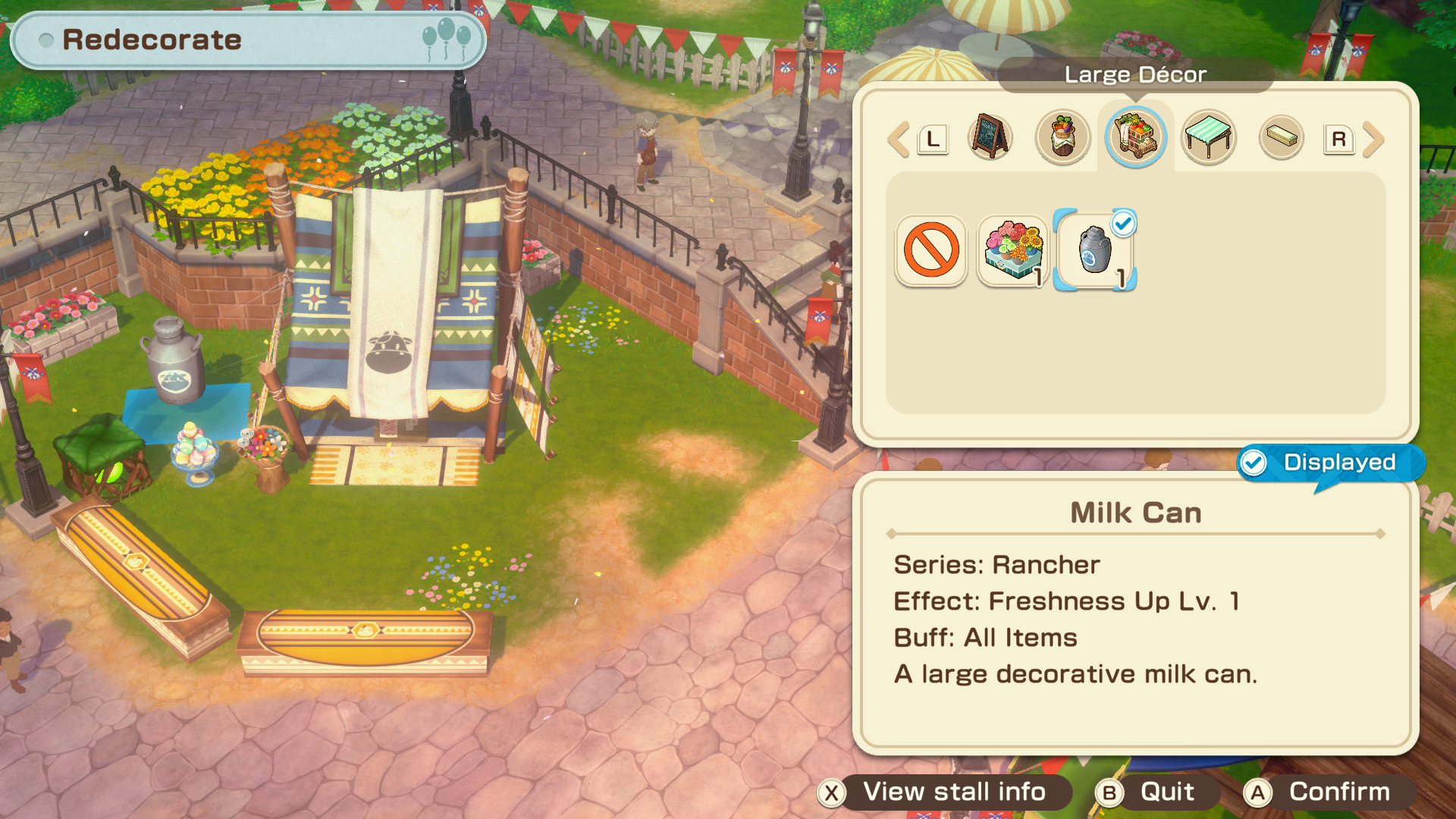Choose the orange no-item remove slot

(x=931, y=250)
